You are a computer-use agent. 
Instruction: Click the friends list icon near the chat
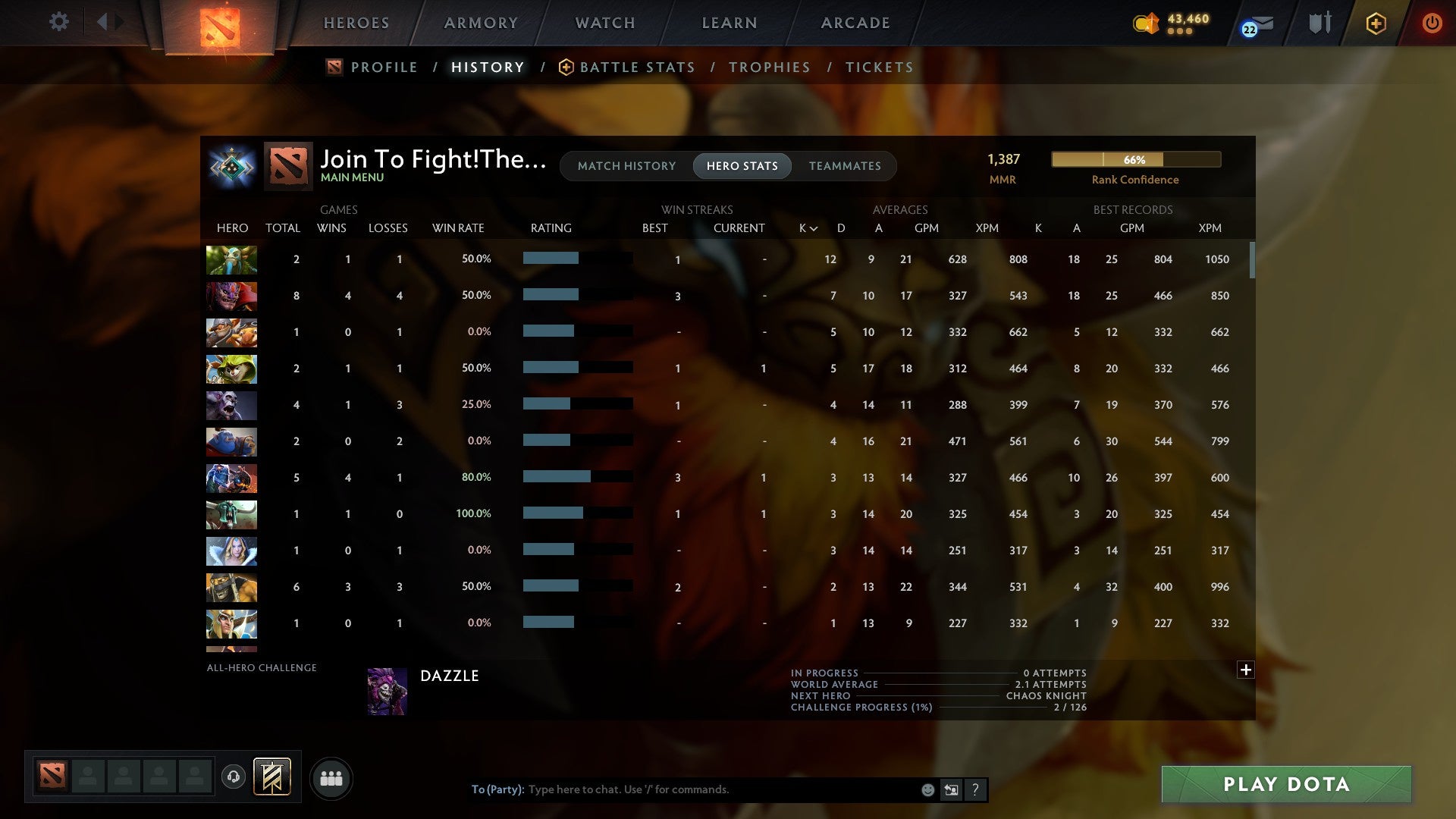pyautogui.click(x=331, y=778)
